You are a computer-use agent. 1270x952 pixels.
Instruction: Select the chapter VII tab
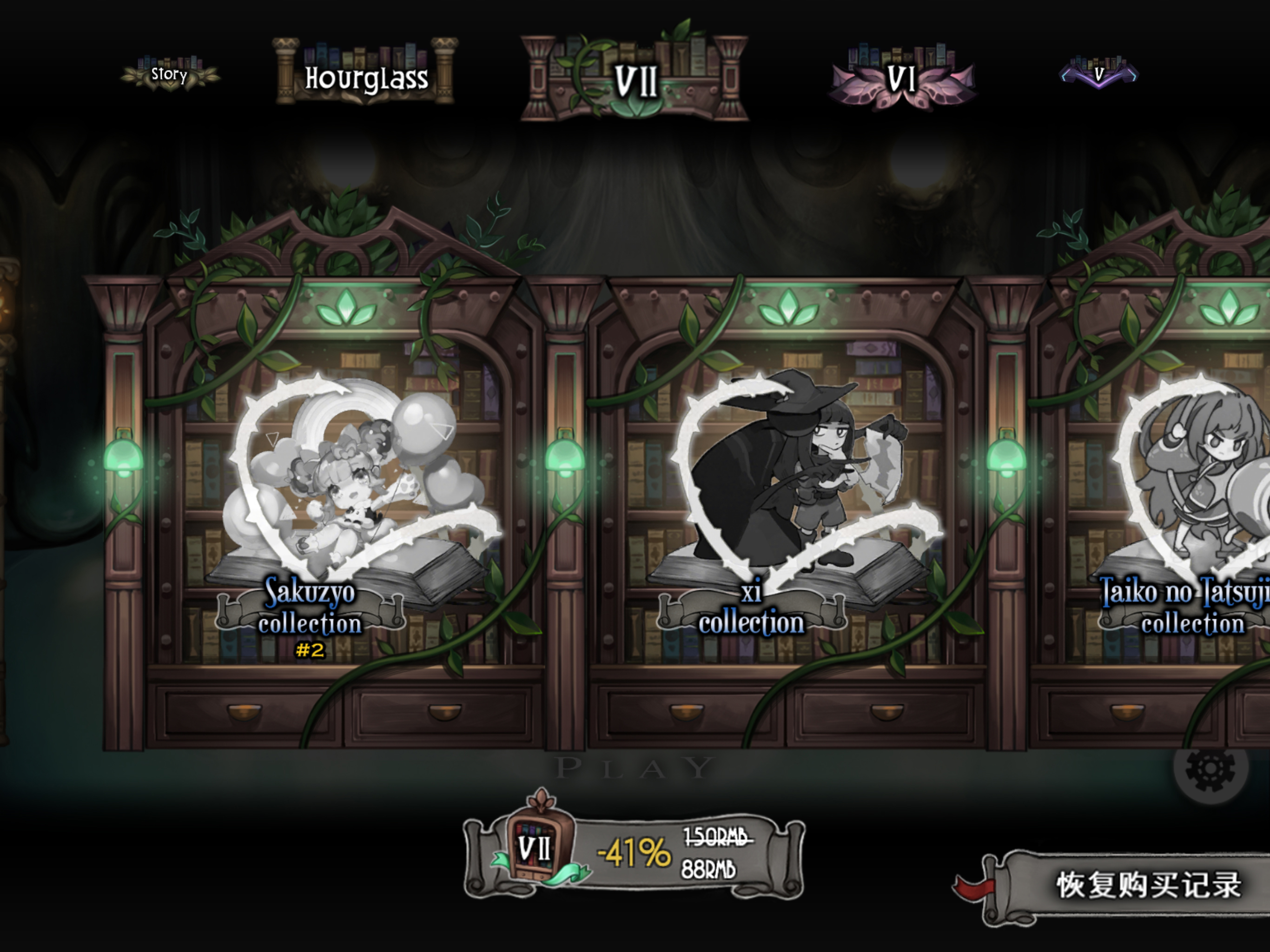pyautogui.click(x=635, y=79)
